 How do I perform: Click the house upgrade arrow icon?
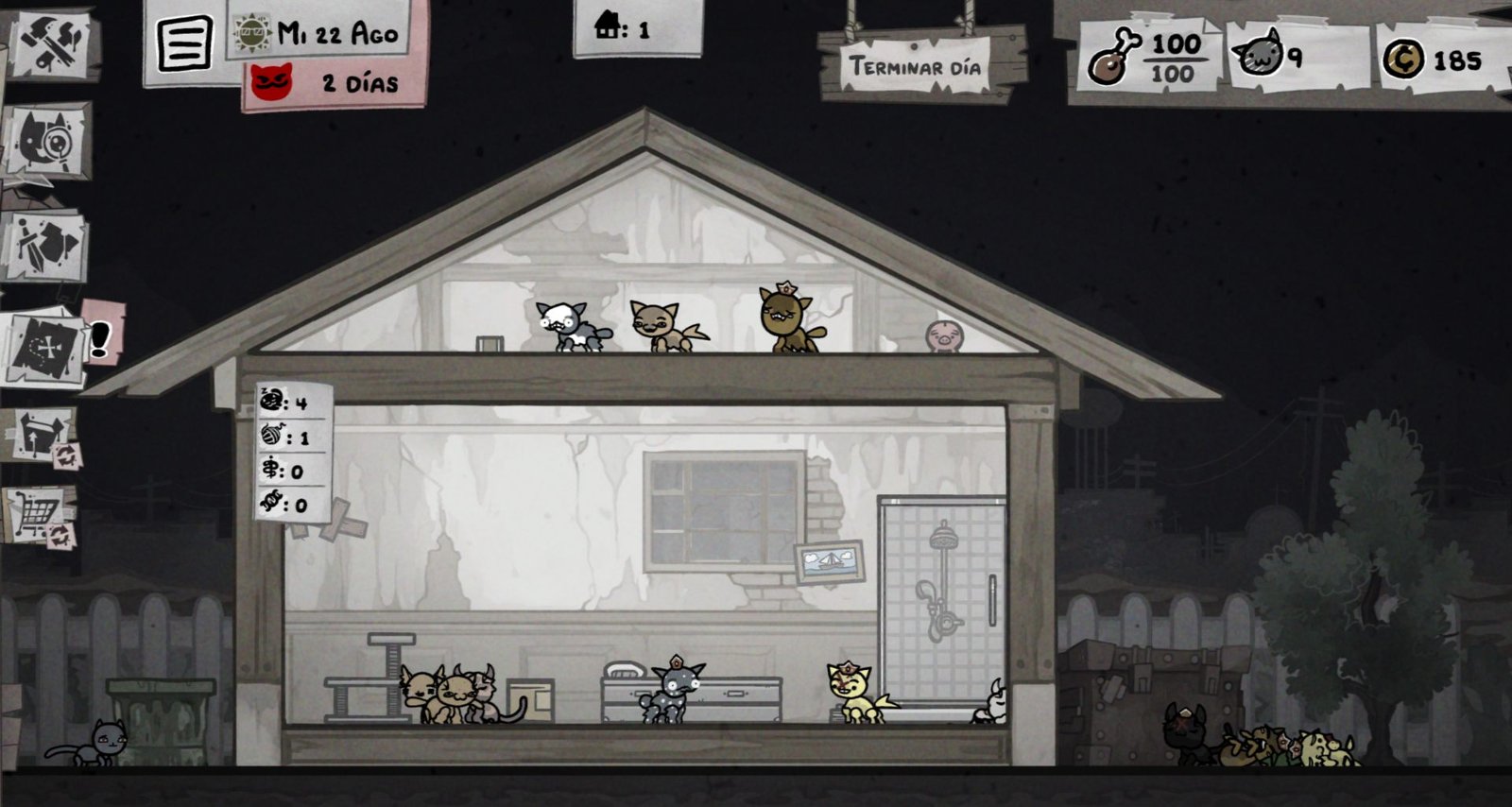[43, 436]
